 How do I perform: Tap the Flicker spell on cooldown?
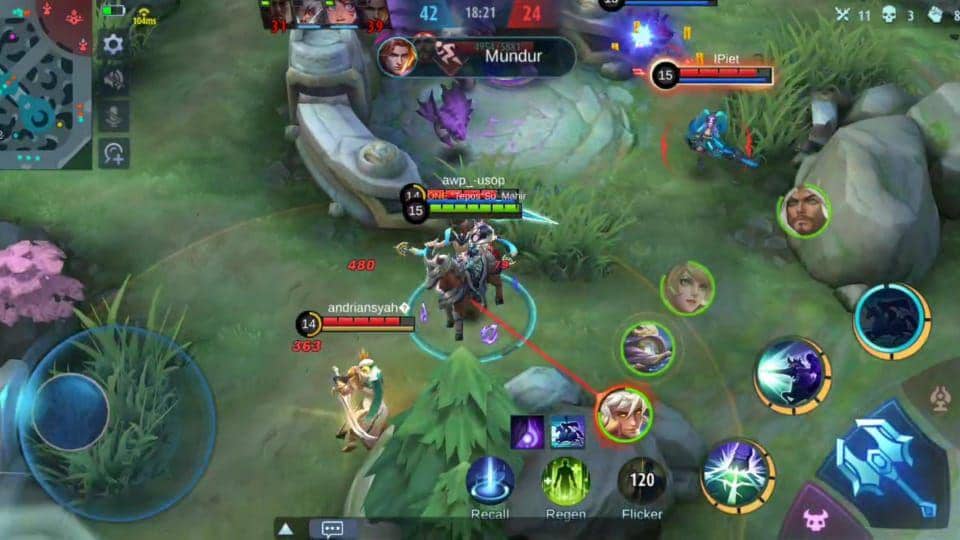pyautogui.click(x=642, y=481)
